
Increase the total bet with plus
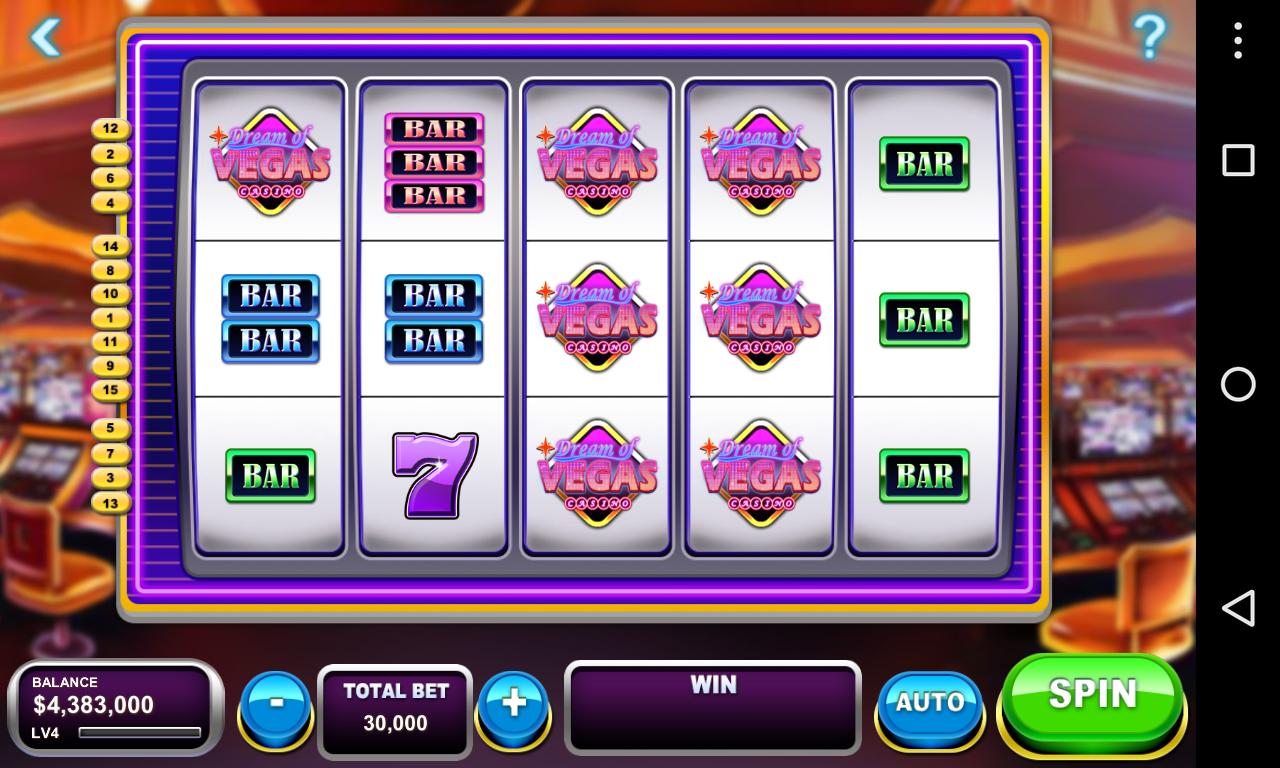513,703
